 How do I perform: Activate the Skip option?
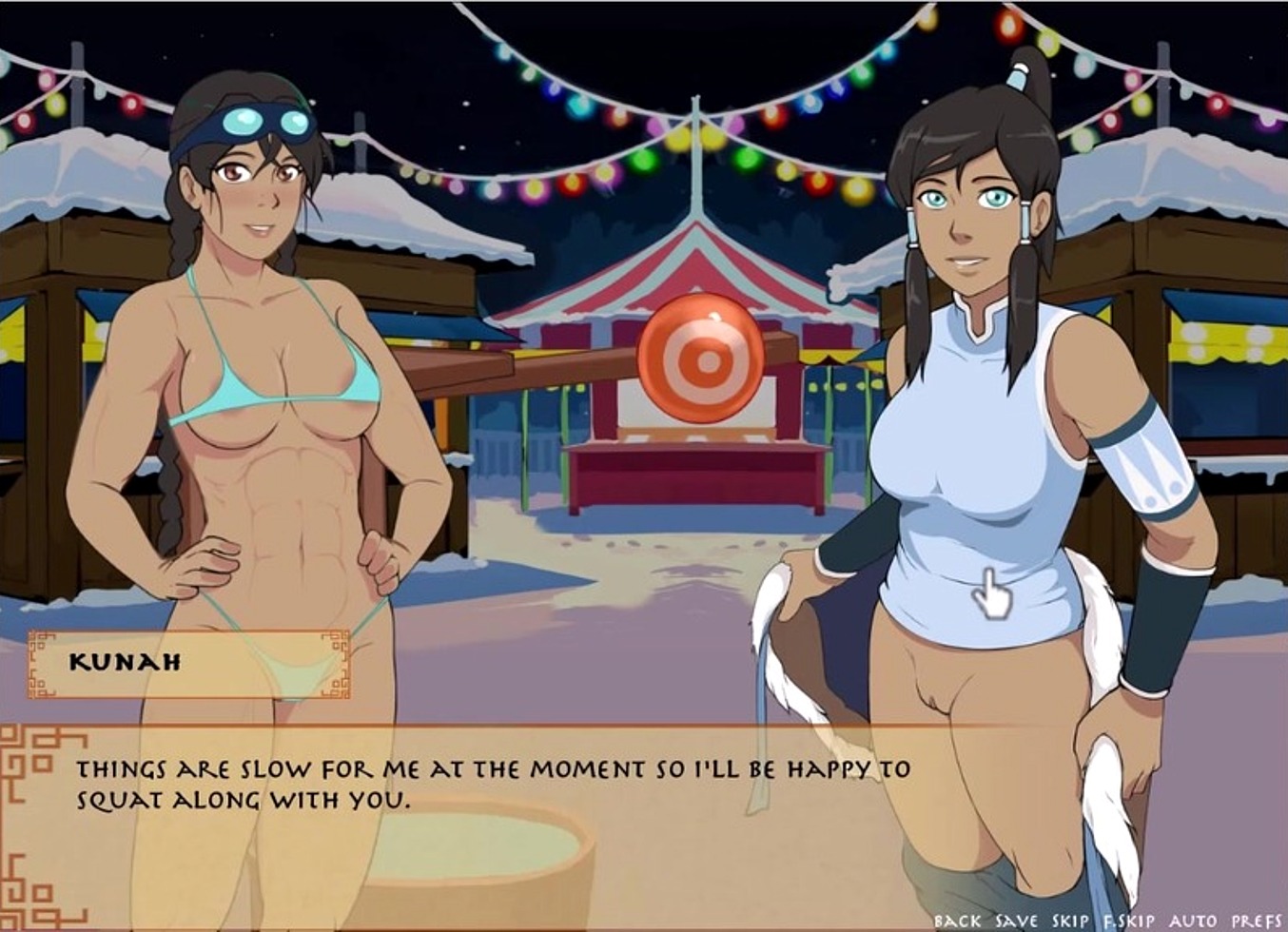tap(1070, 921)
